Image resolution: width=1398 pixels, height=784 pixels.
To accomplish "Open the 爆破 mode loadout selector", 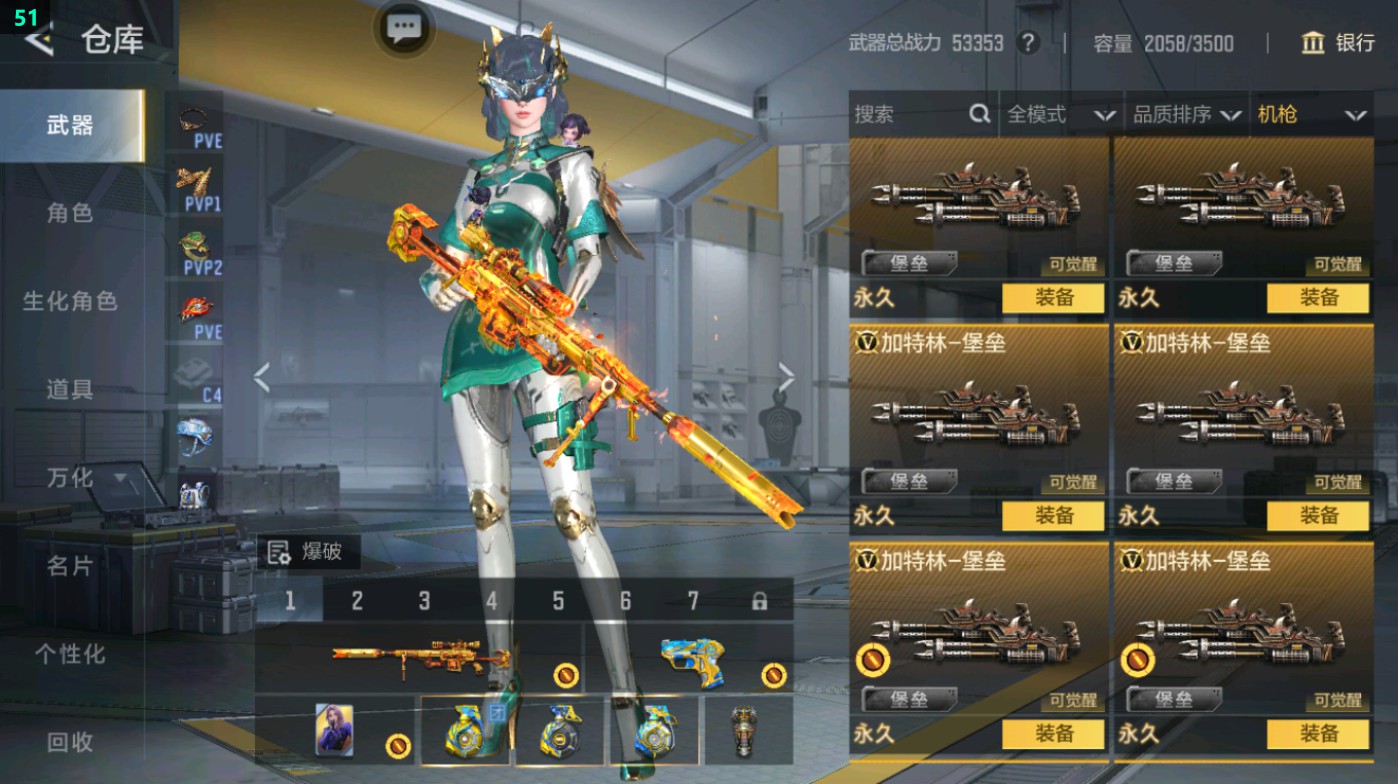I will pyautogui.click(x=308, y=552).
